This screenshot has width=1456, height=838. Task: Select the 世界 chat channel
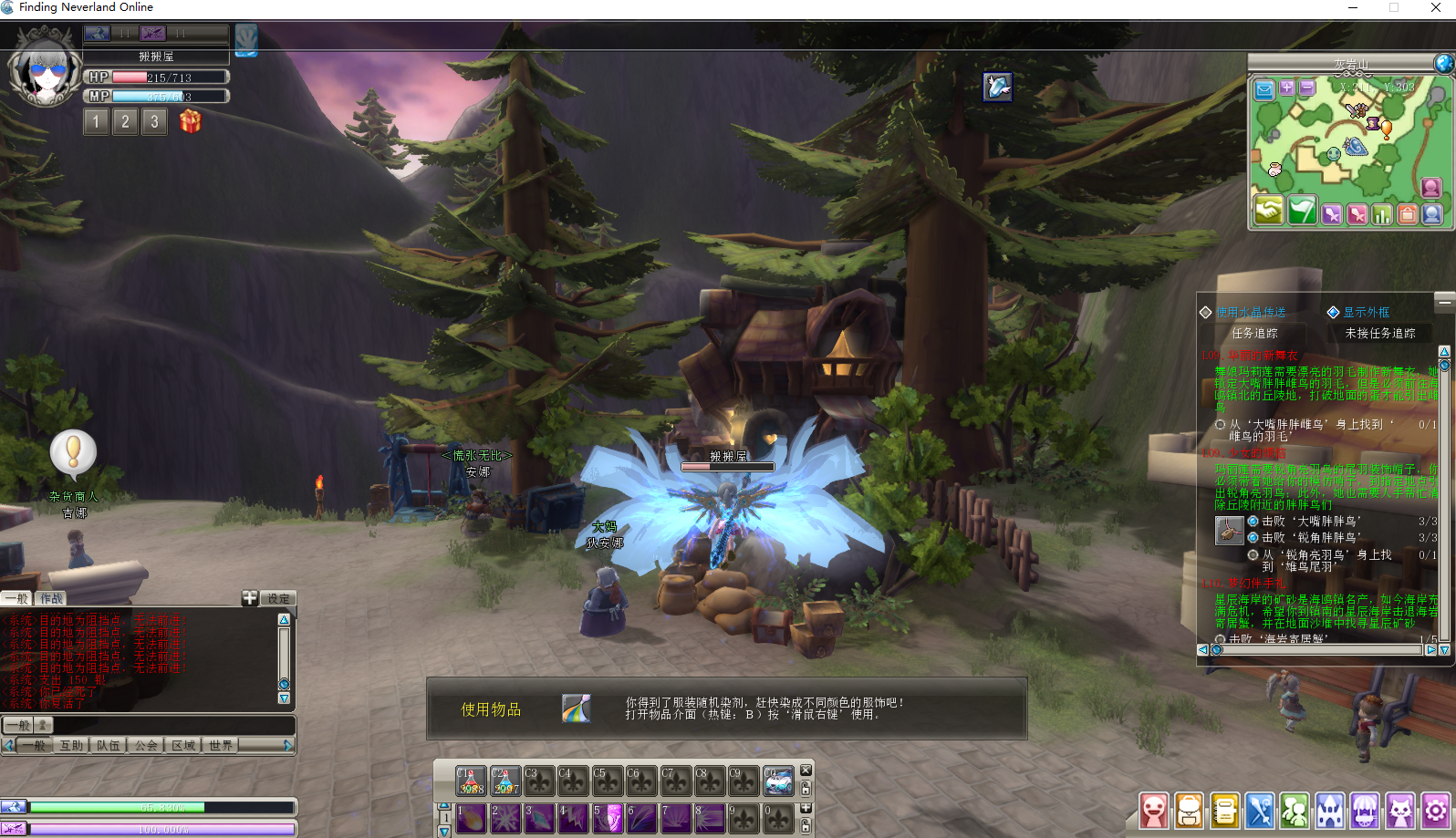pyautogui.click(x=221, y=745)
